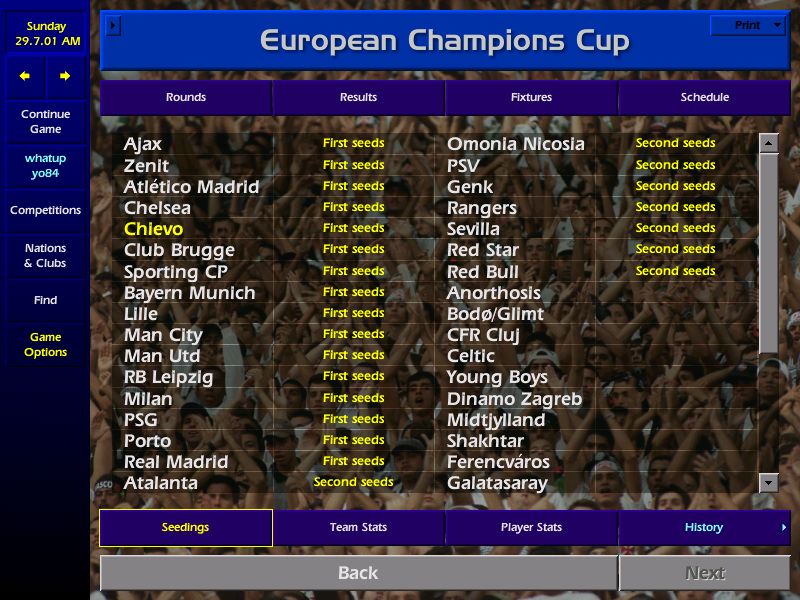Click the scrollbar down arrow

pos(768,483)
